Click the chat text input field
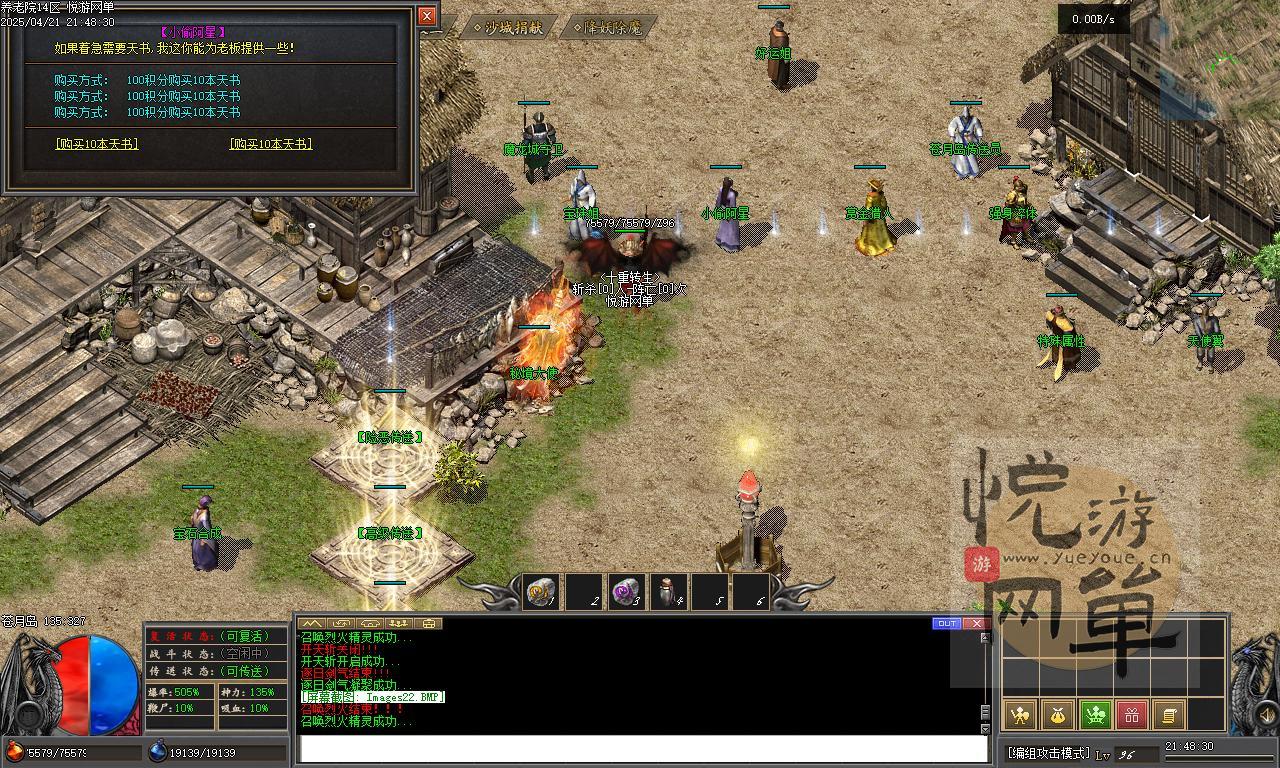Viewport: 1280px width, 768px height. click(640, 749)
